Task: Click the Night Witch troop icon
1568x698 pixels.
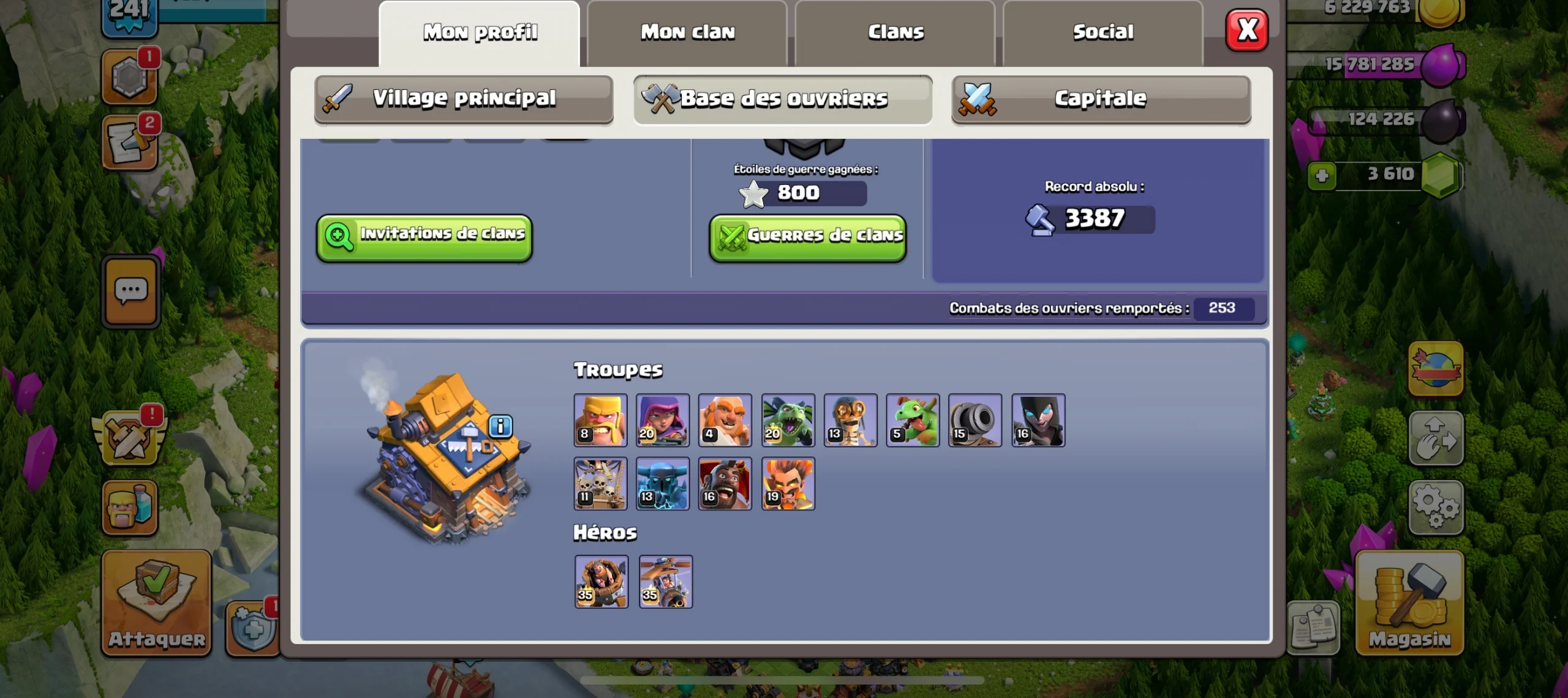Action: [x=1038, y=420]
